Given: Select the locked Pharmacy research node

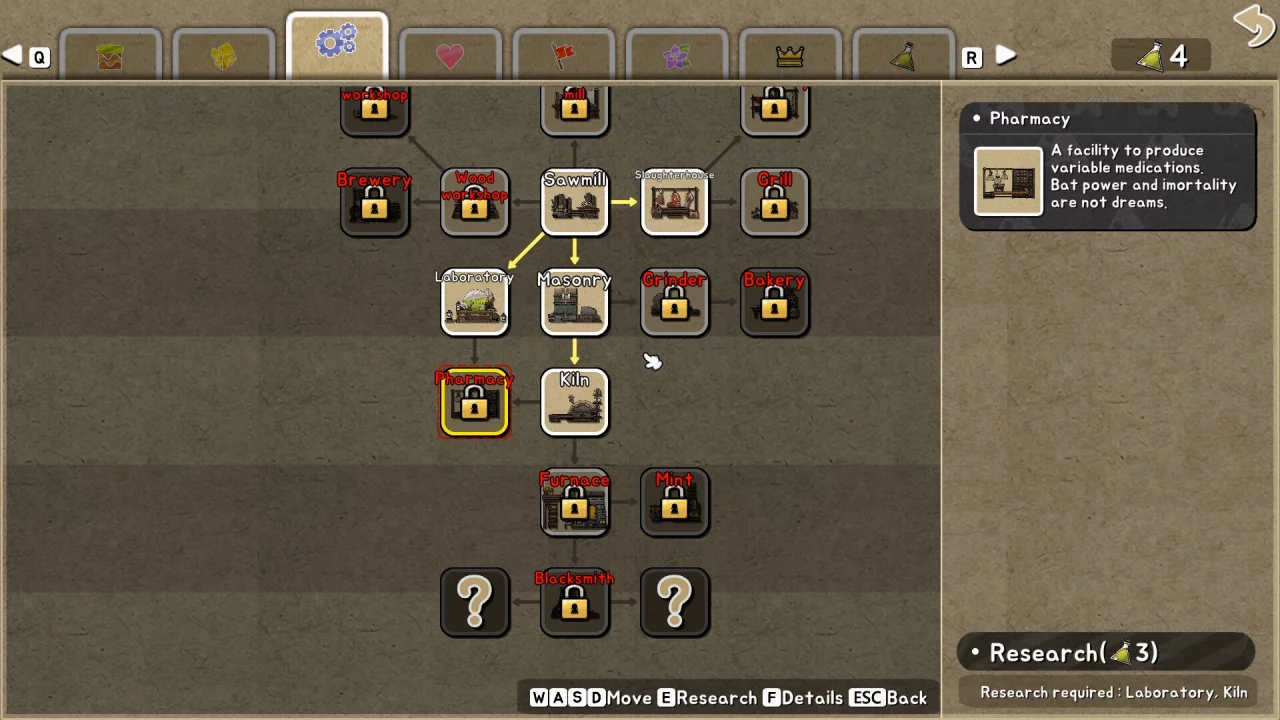Looking at the screenshot, I should pyautogui.click(x=475, y=403).
